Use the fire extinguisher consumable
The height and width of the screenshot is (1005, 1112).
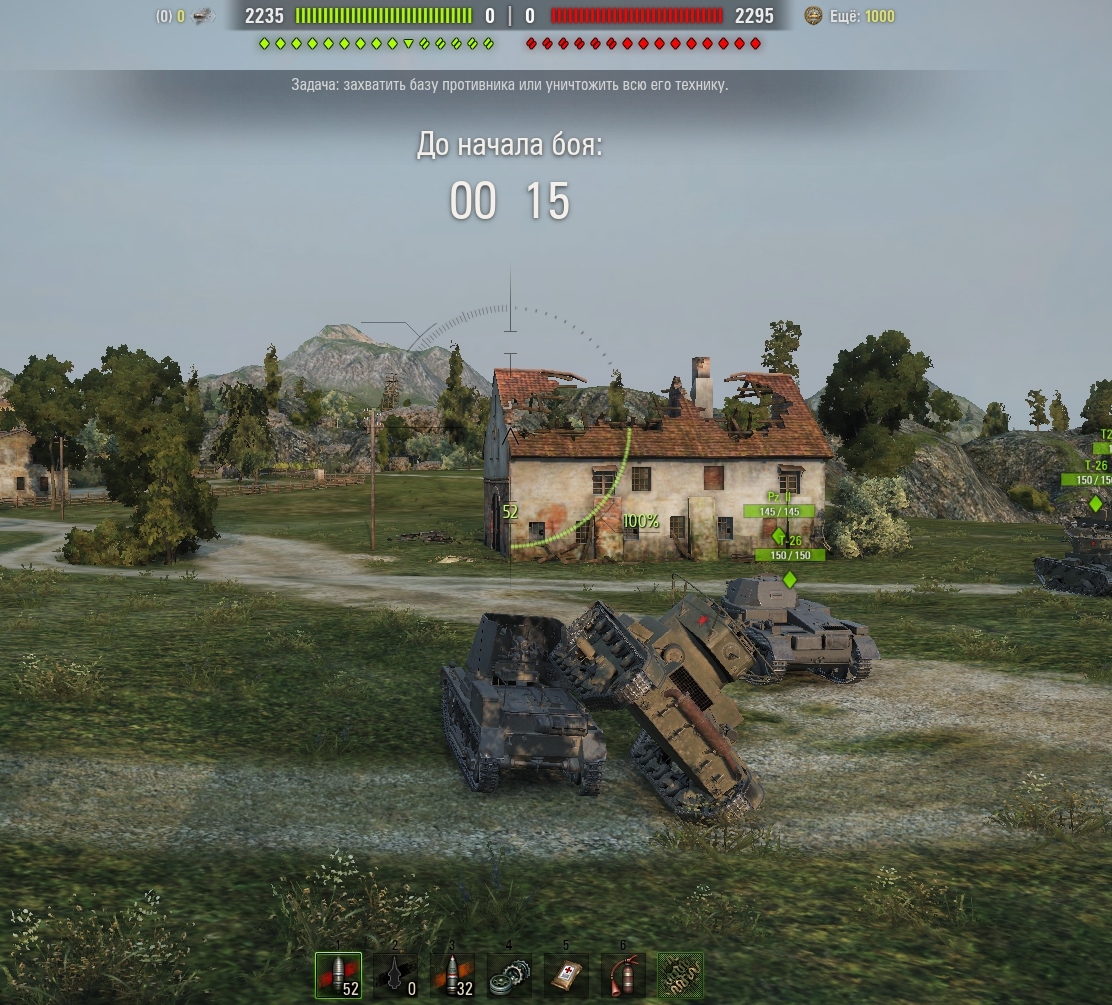[623, 975]
